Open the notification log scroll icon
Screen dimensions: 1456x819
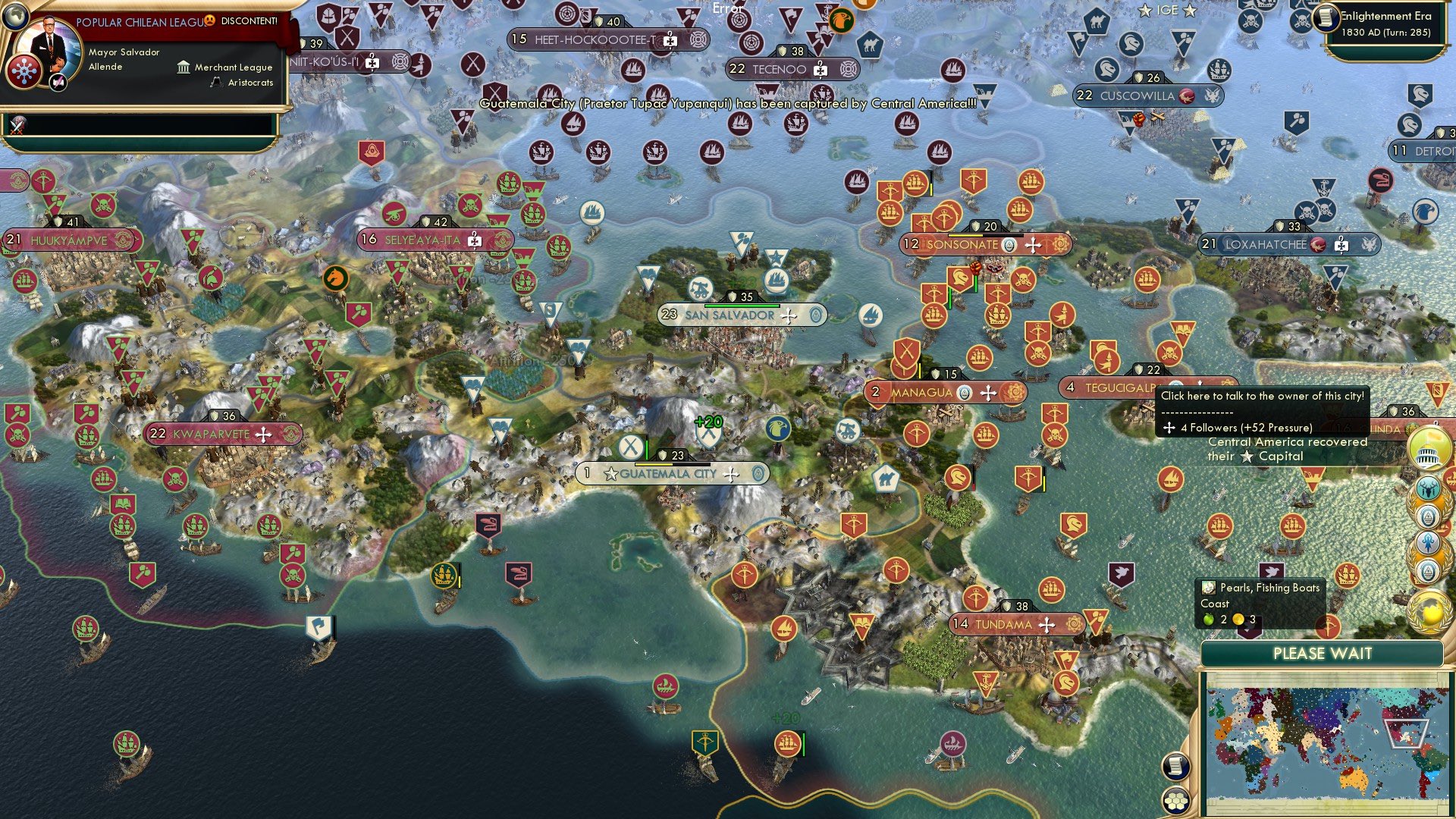tap(1176, 766)
